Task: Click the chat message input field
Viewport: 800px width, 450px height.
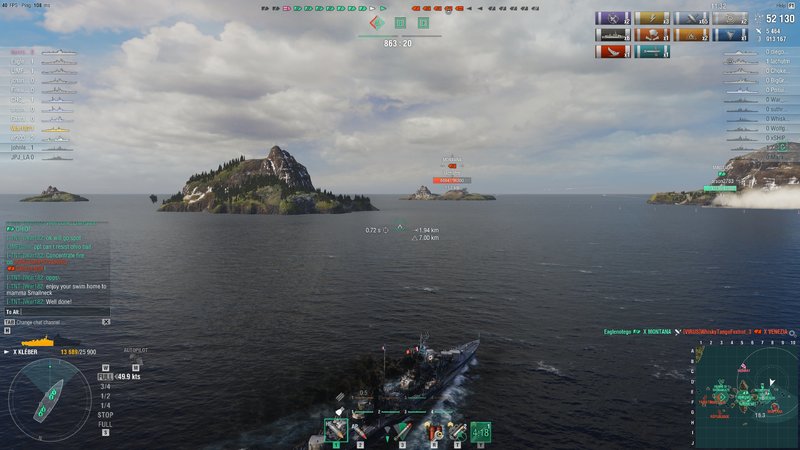Action: coord(60,313)
